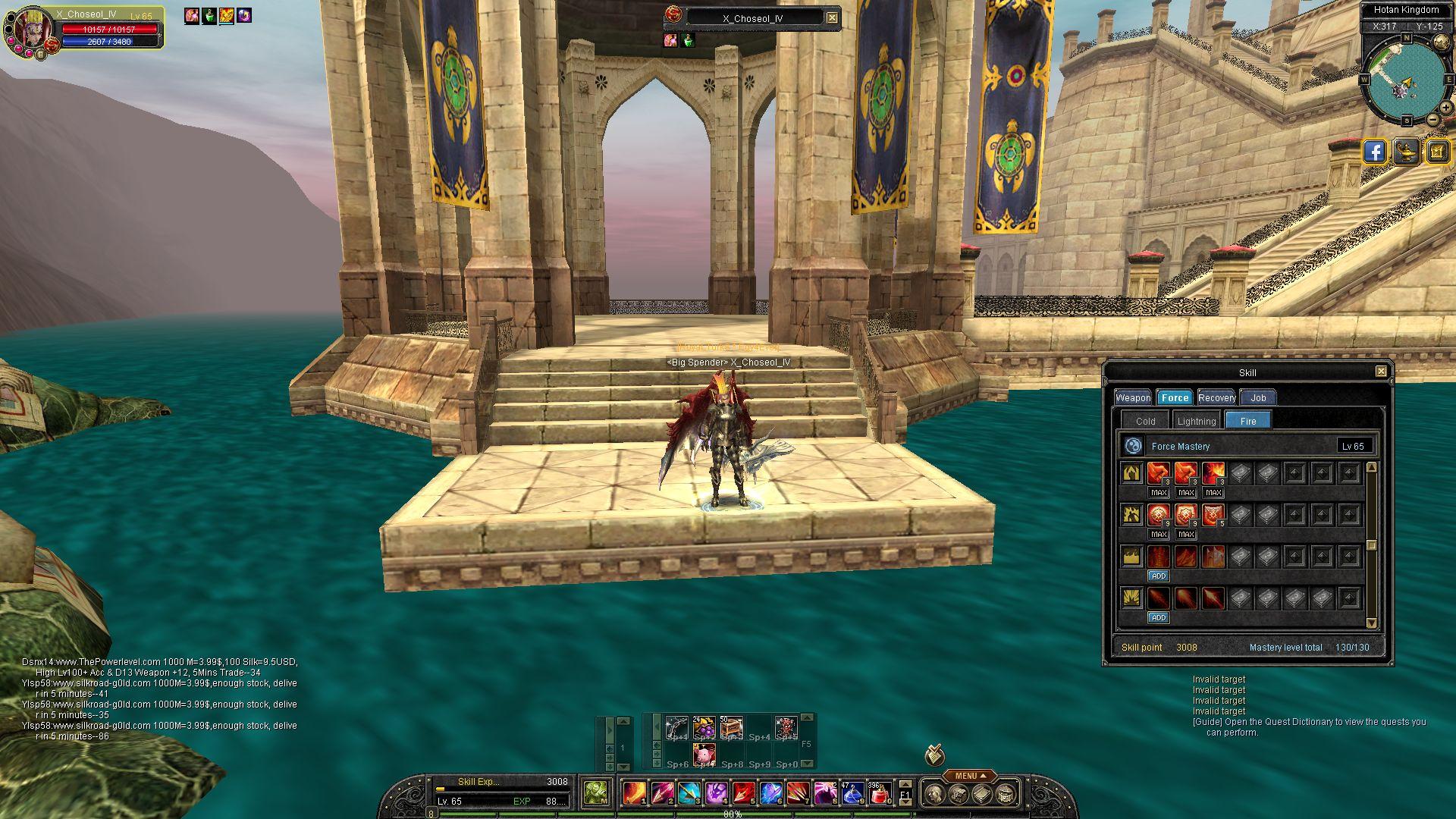Click the pink pig pet slot
Screen dimensions: 1456x819
coord(704,755)
